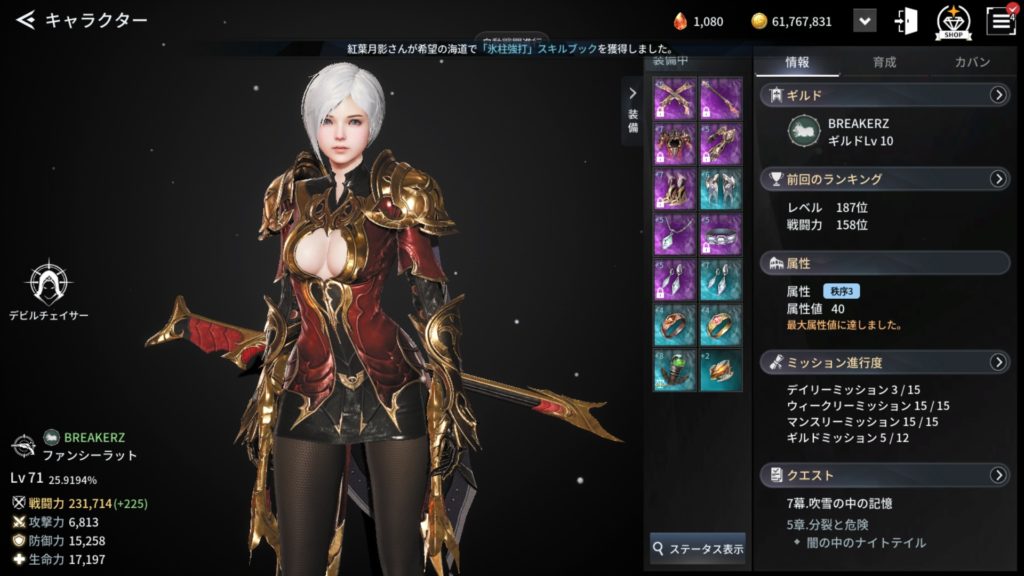
Task: Open the カバン tab
Action: [971, 62]
